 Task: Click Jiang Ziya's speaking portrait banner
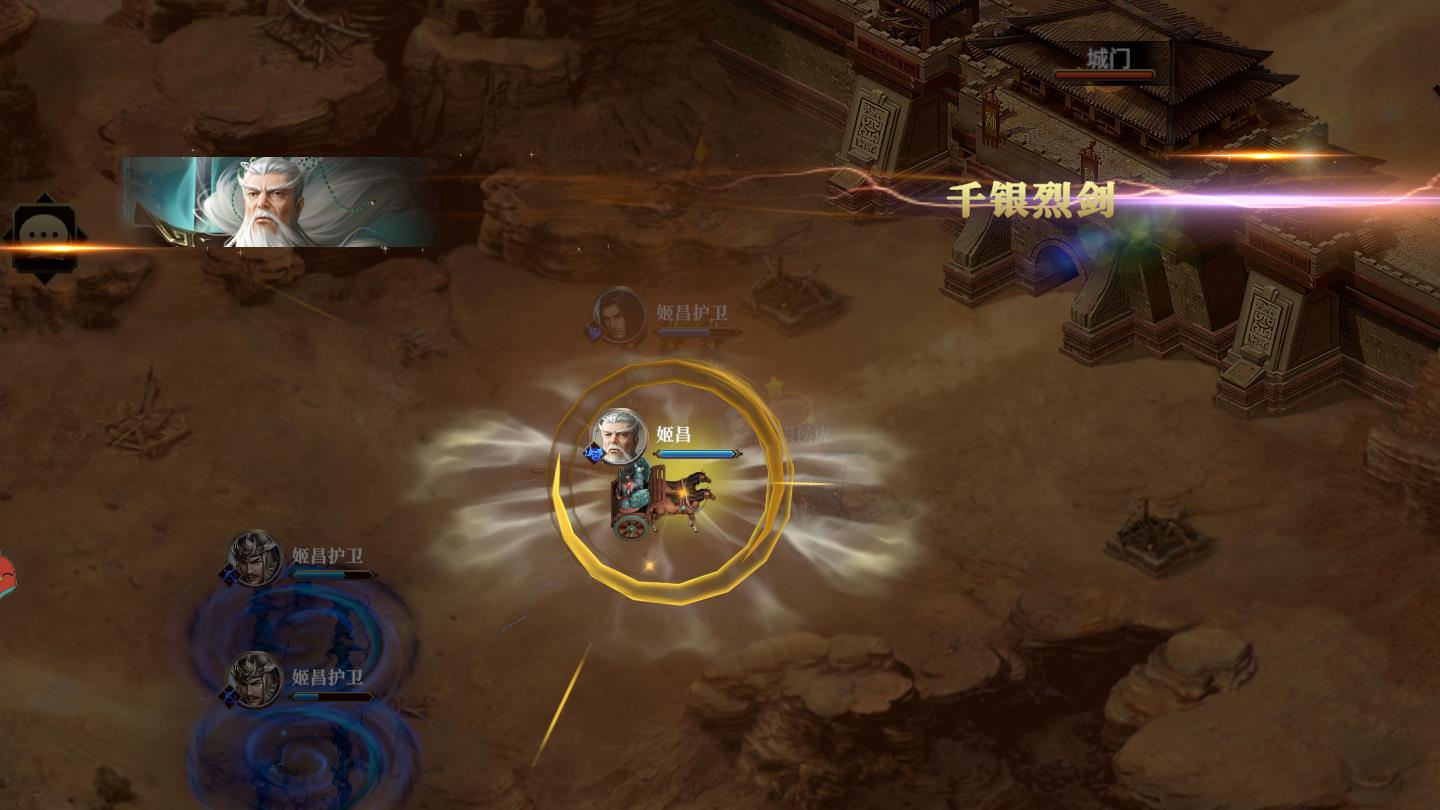(x=280, y=202)
